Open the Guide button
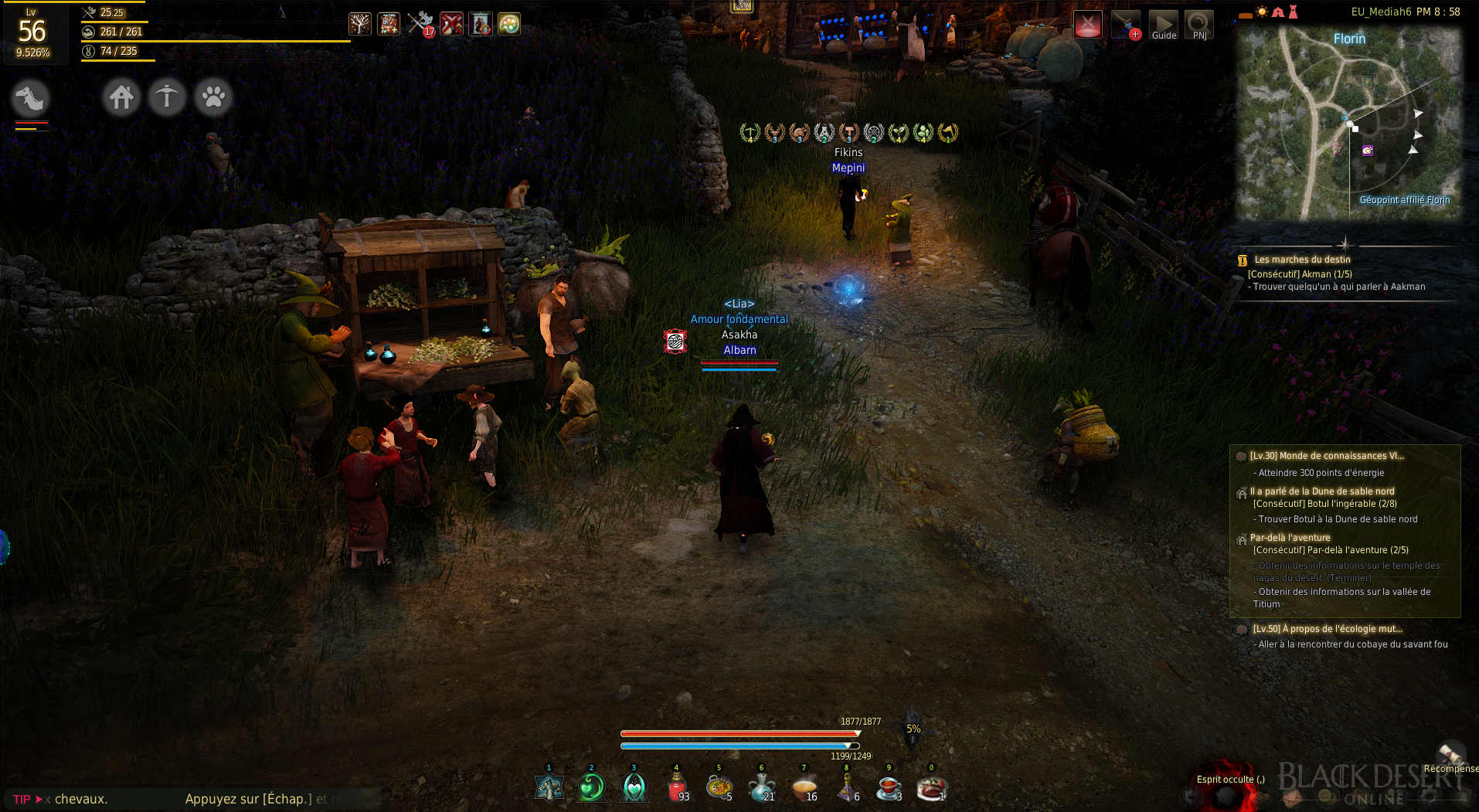This screenshot has width=1479, height=812. pos(1163,25)
